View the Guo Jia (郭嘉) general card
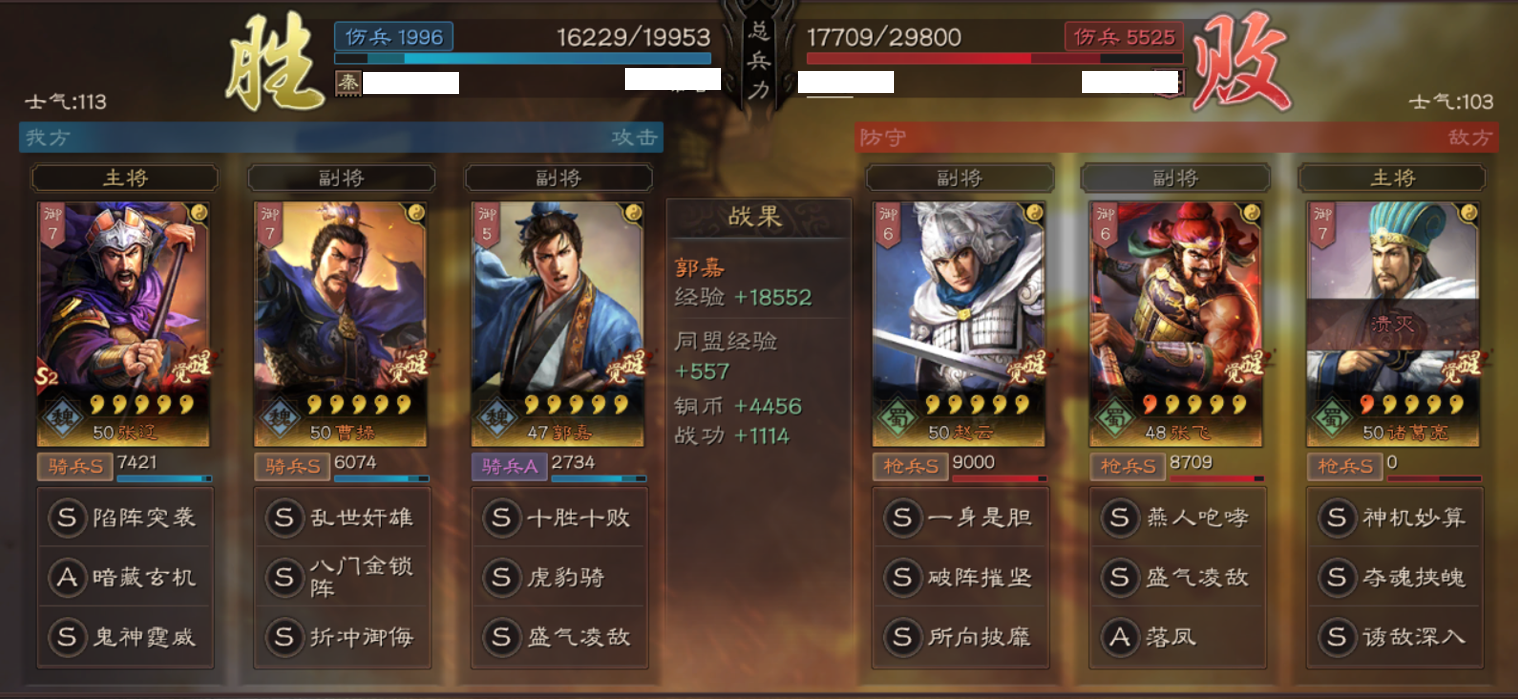Screen dimensions: 1518x699 [557, 323]
